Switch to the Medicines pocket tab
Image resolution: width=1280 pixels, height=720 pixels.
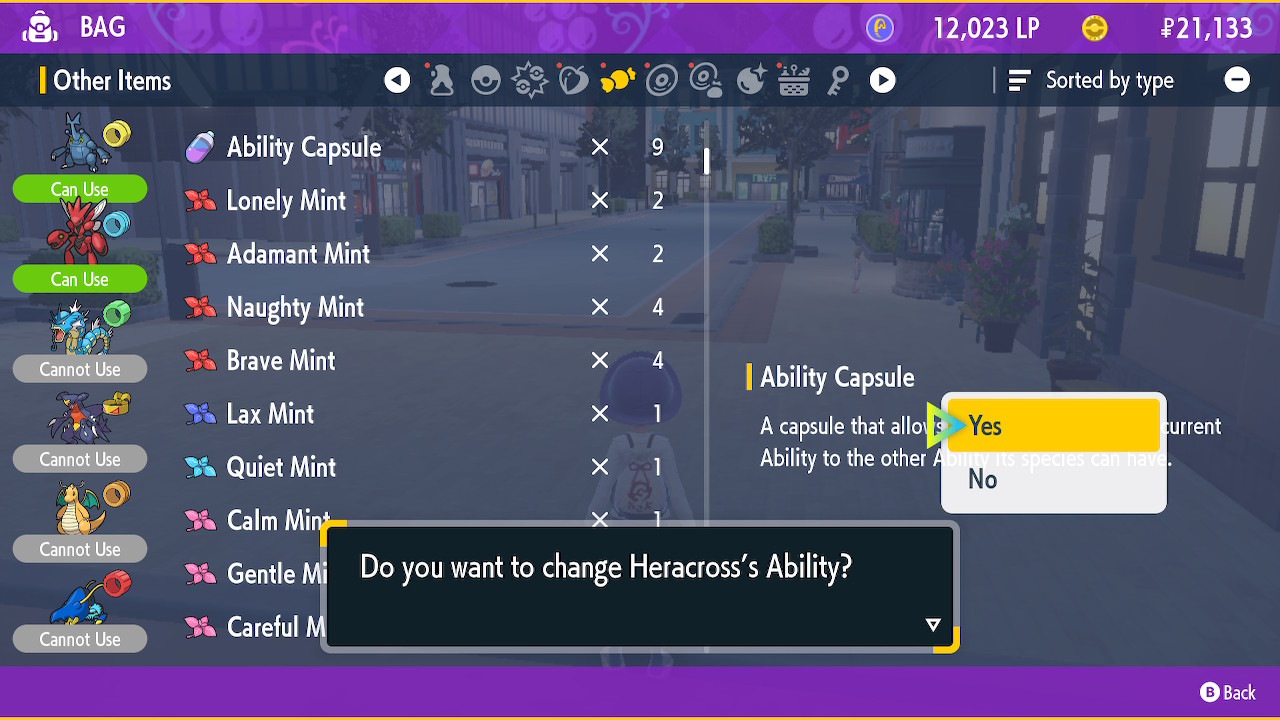(x=441, y=81)
